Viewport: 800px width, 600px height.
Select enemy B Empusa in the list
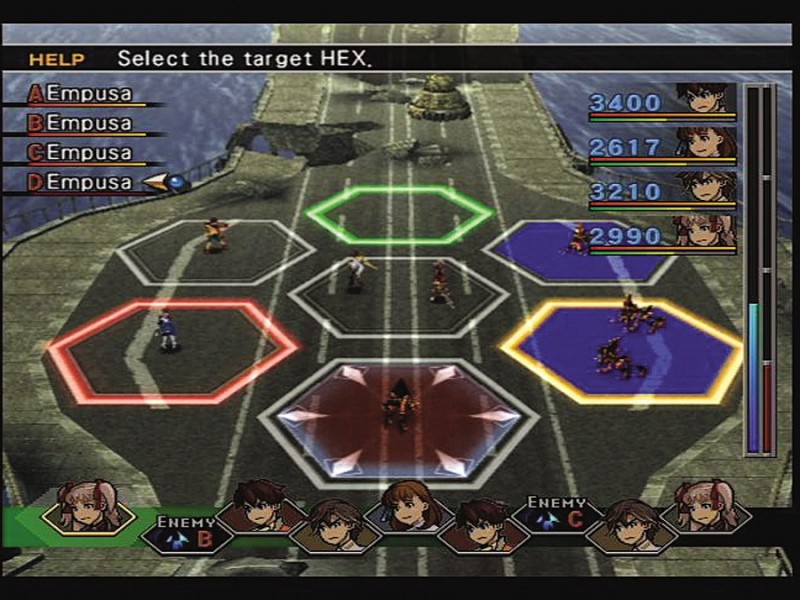click(88, 123)
